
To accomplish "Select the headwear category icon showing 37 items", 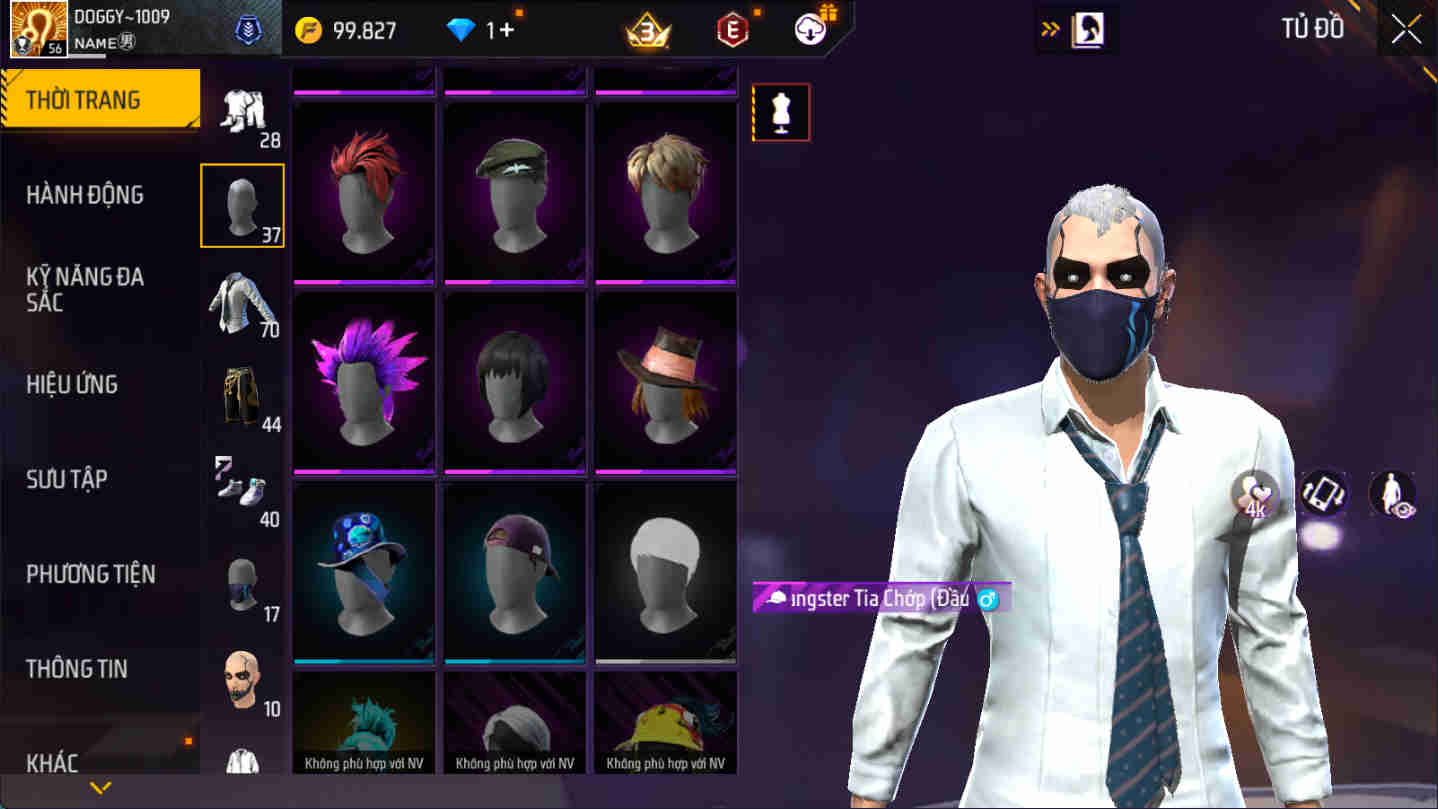I will point(243,205).
